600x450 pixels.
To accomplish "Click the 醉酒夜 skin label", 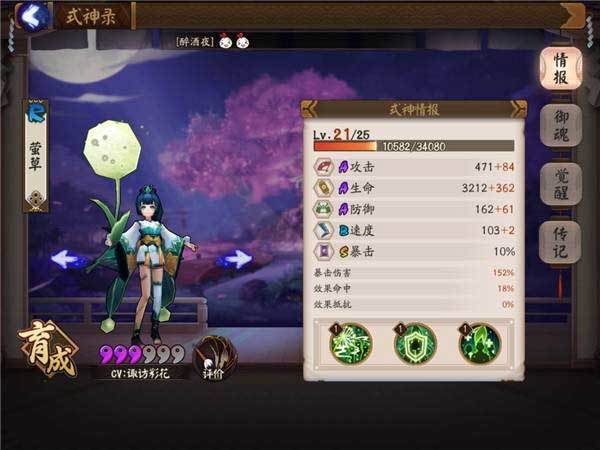I will (x=196, y=42).
